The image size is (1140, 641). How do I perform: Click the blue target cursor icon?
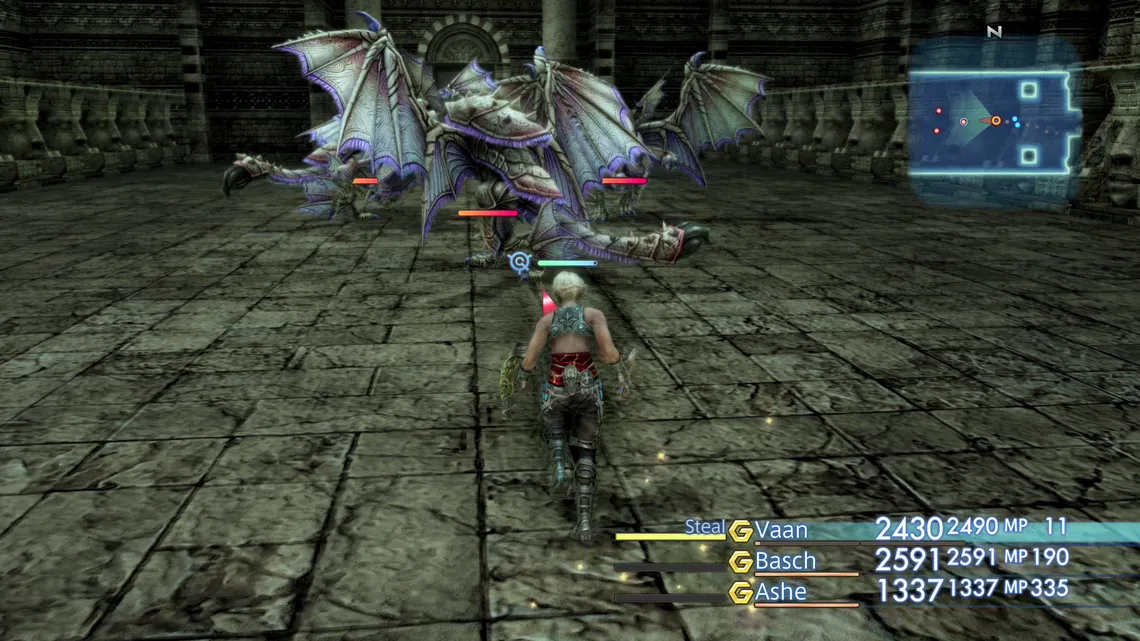click(x=518, y=262)
